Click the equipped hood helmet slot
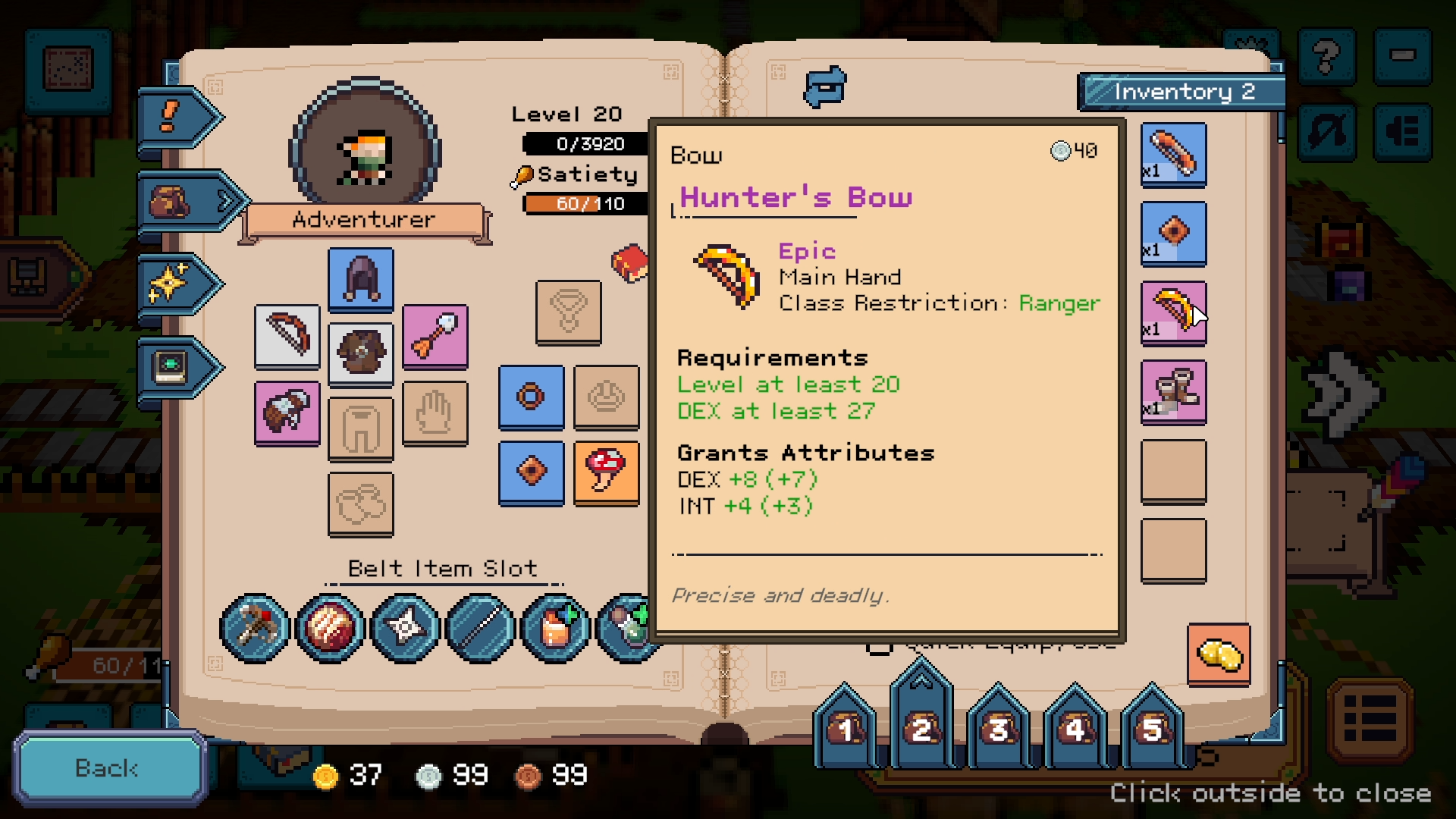This screenshot has width=1456, height=819. point(361,278)
